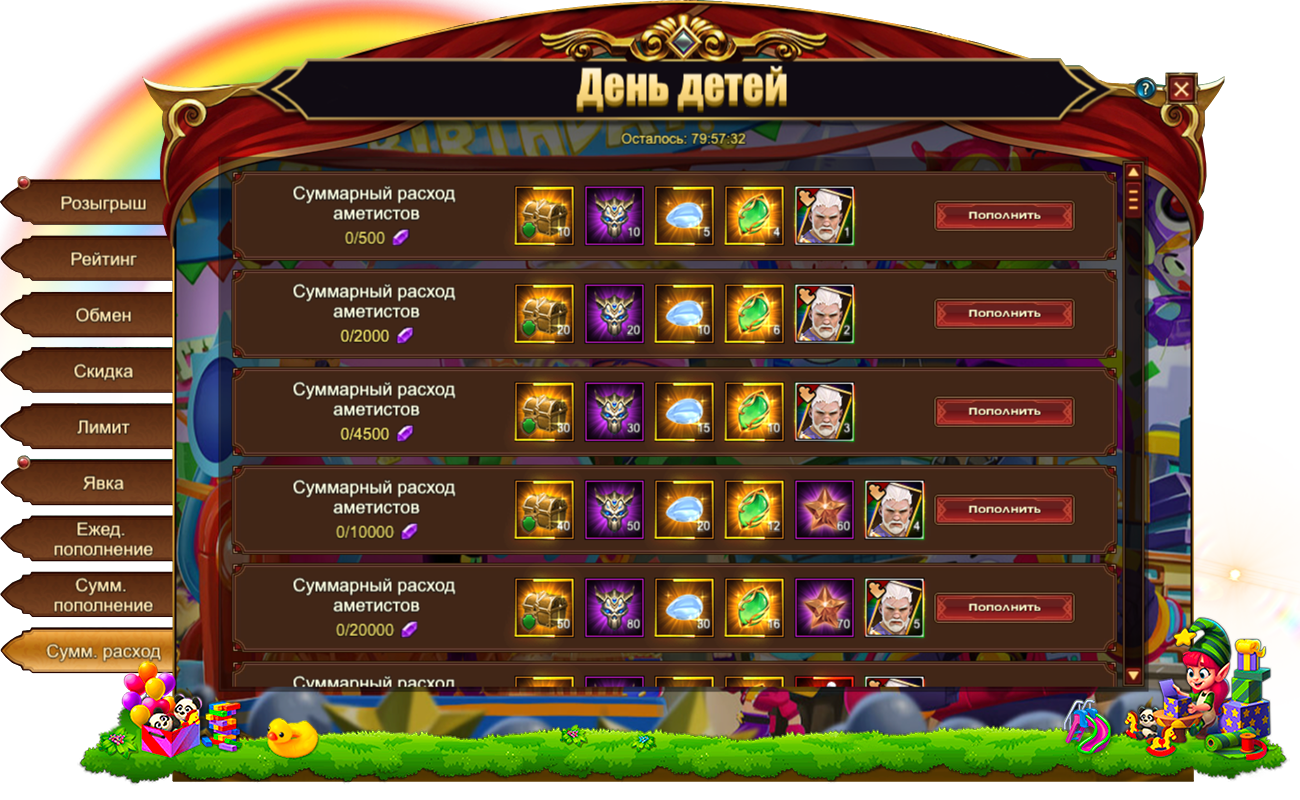Click Пополнить for the 0/500 amethyst reward
This screenshot has width=1300, height=800.
click(1004, 215)
